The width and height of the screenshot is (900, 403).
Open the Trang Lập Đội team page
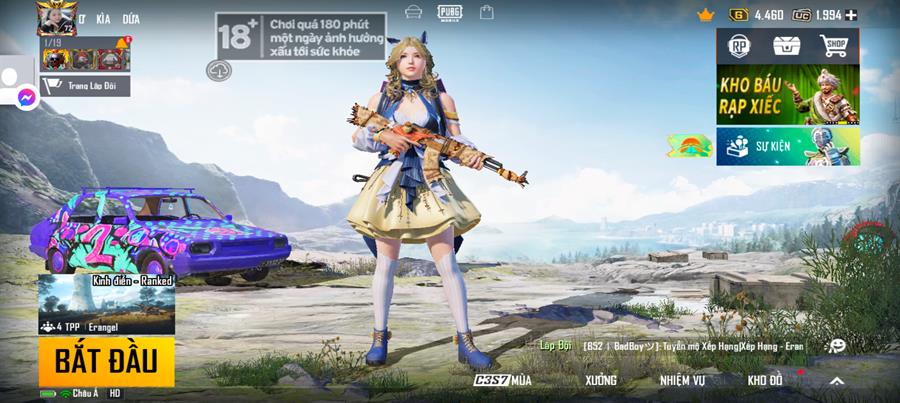(x=85, y=86)
